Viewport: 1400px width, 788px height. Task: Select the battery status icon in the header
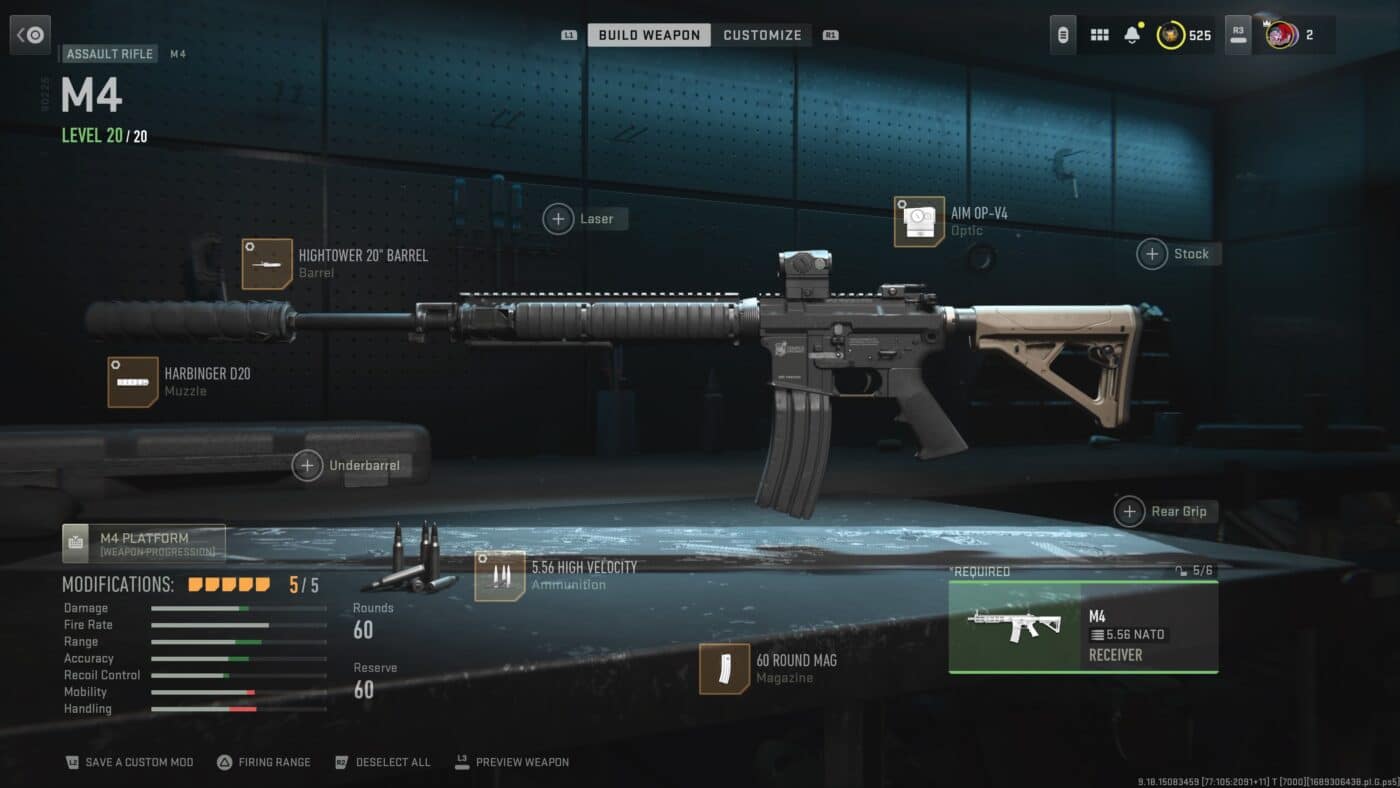1062,34
